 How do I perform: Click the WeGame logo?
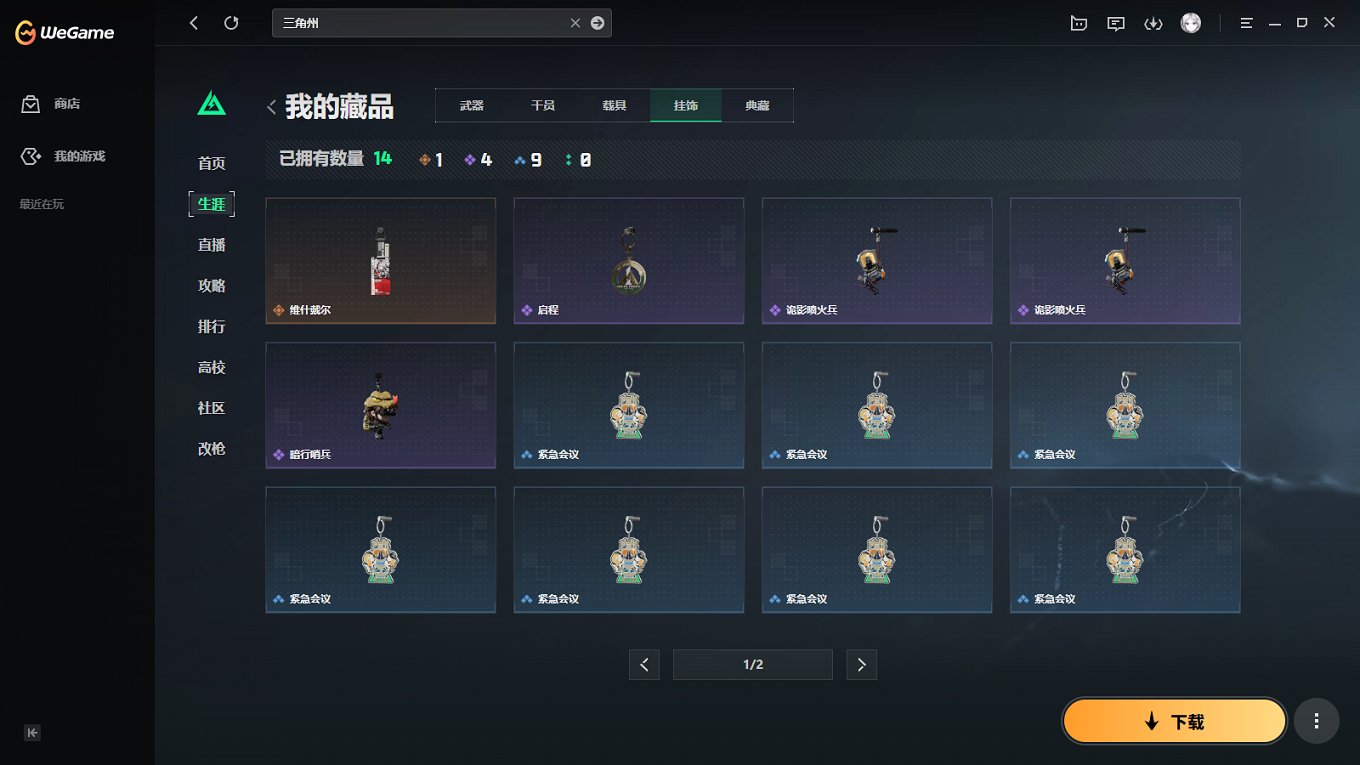click(62, 32)
